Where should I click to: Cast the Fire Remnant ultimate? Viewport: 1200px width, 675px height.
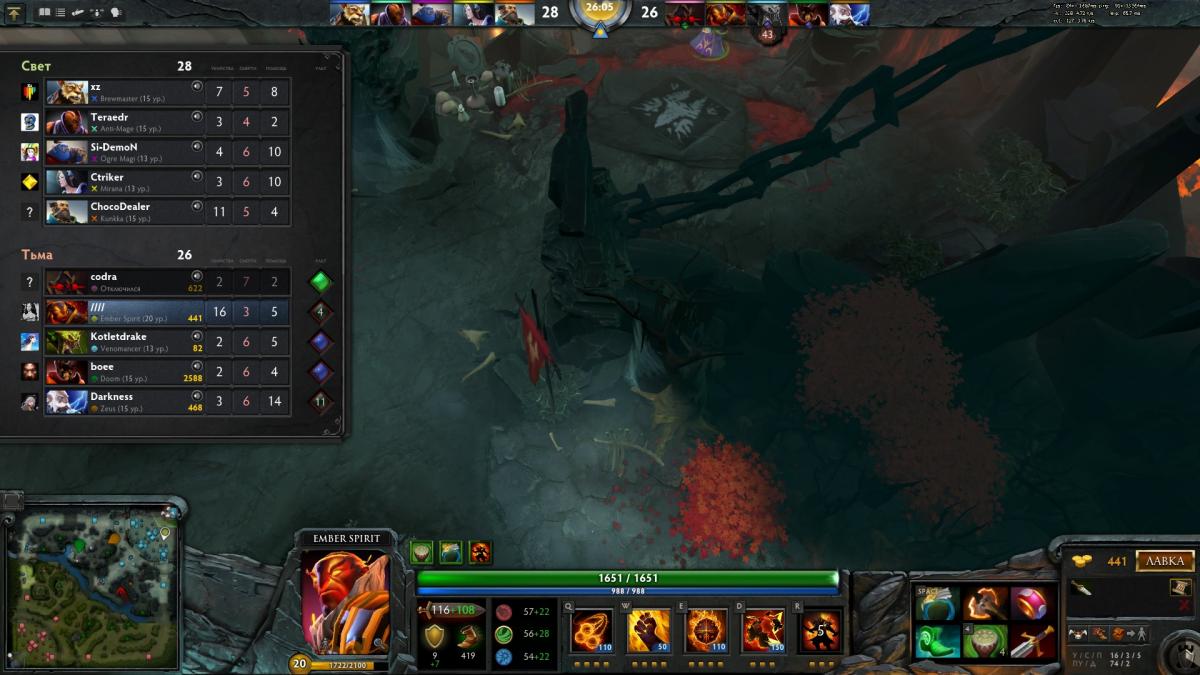coord(821,632)
